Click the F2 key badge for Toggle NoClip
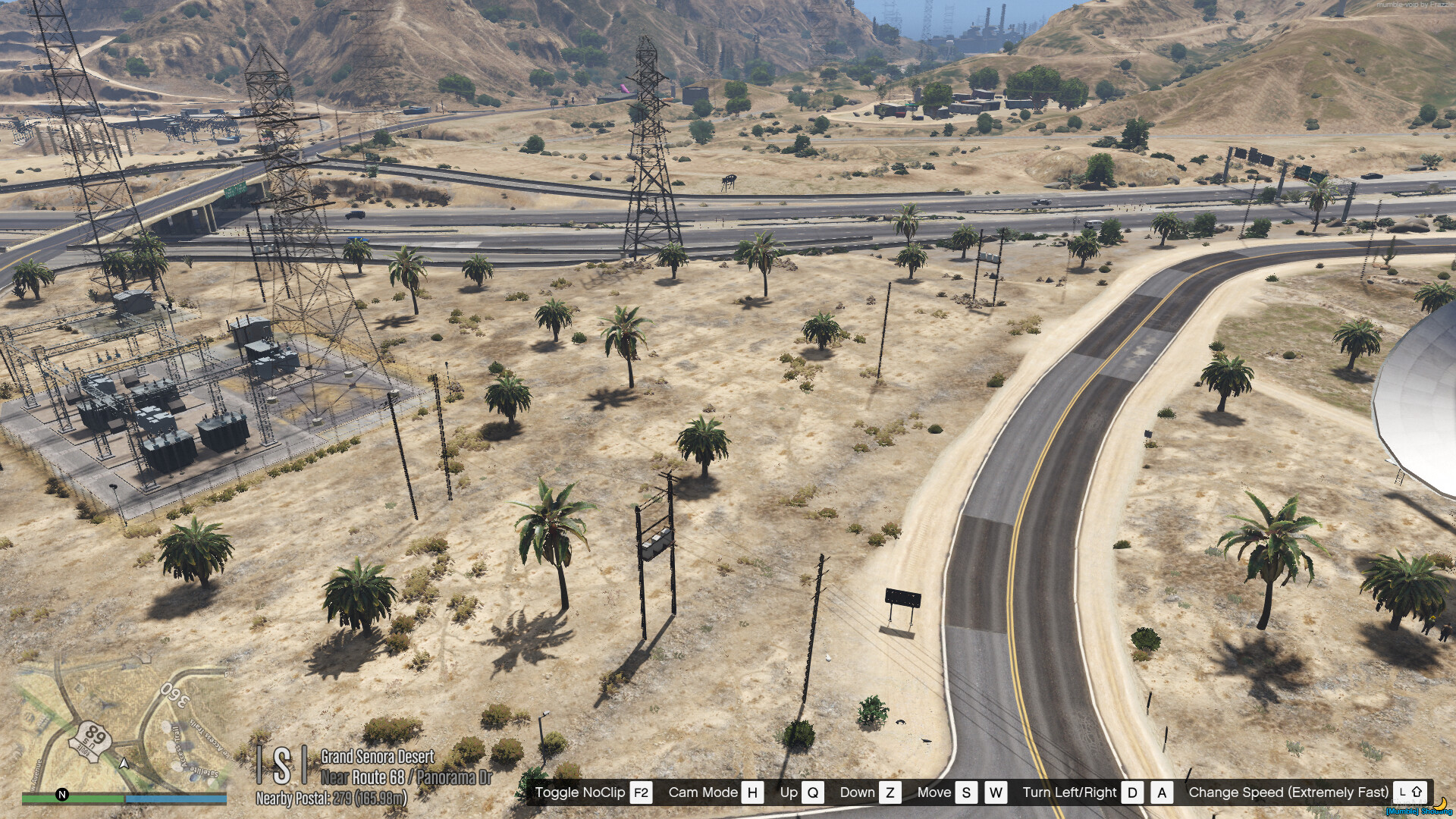Image resolution: width=1456 pixels, height=819 pixels. point(639,792)
